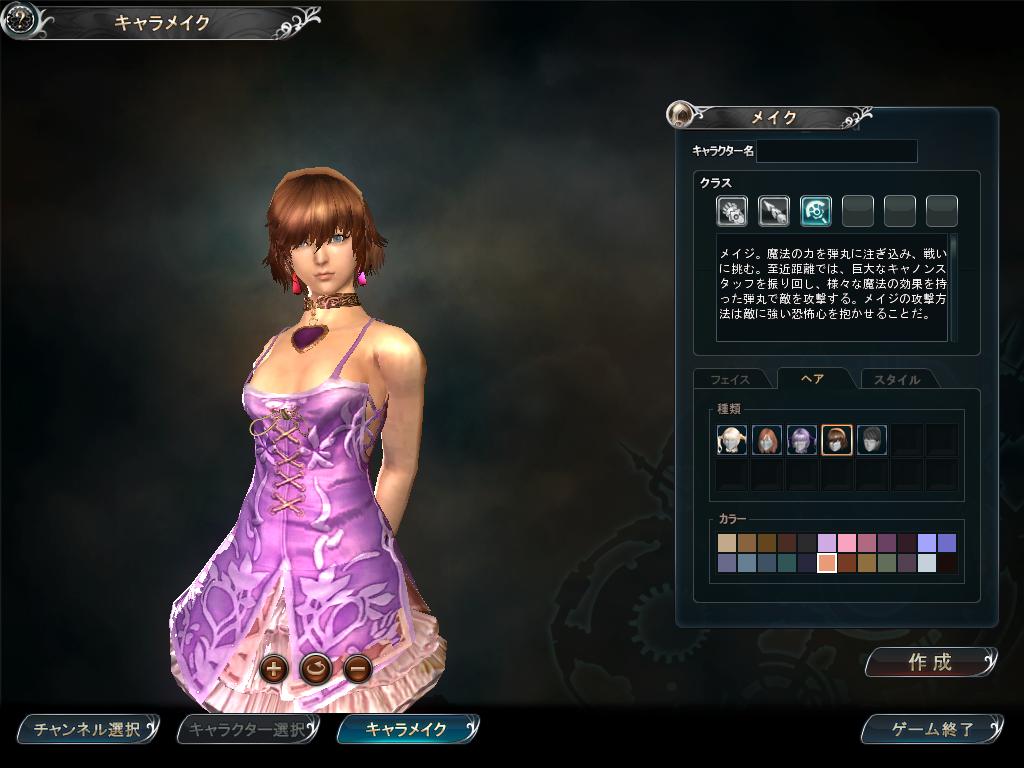Select the purple long hairstyle

pyautogui.click(x=802, y=440)
